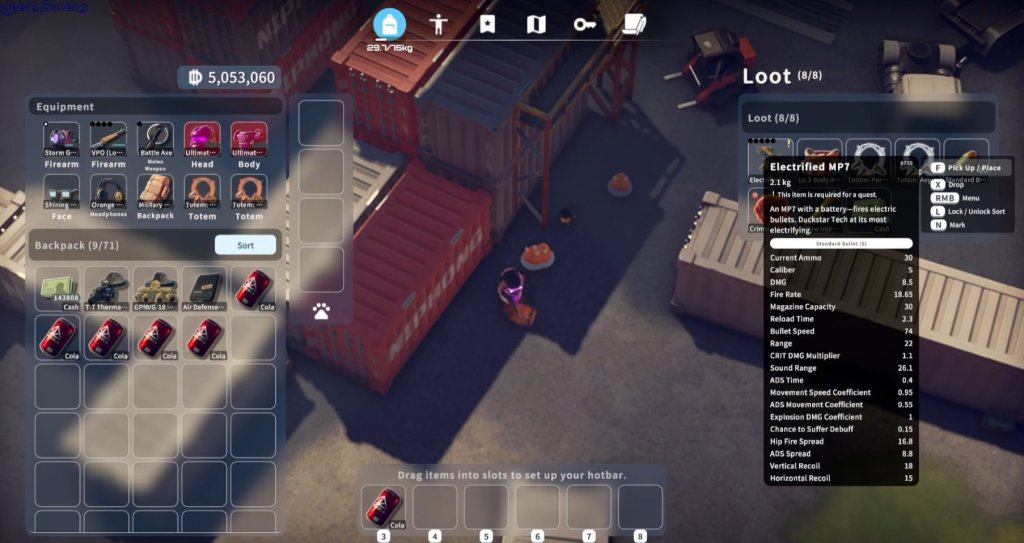Select the Orange headphones slot
The image size is (1024, 543).
108,193
